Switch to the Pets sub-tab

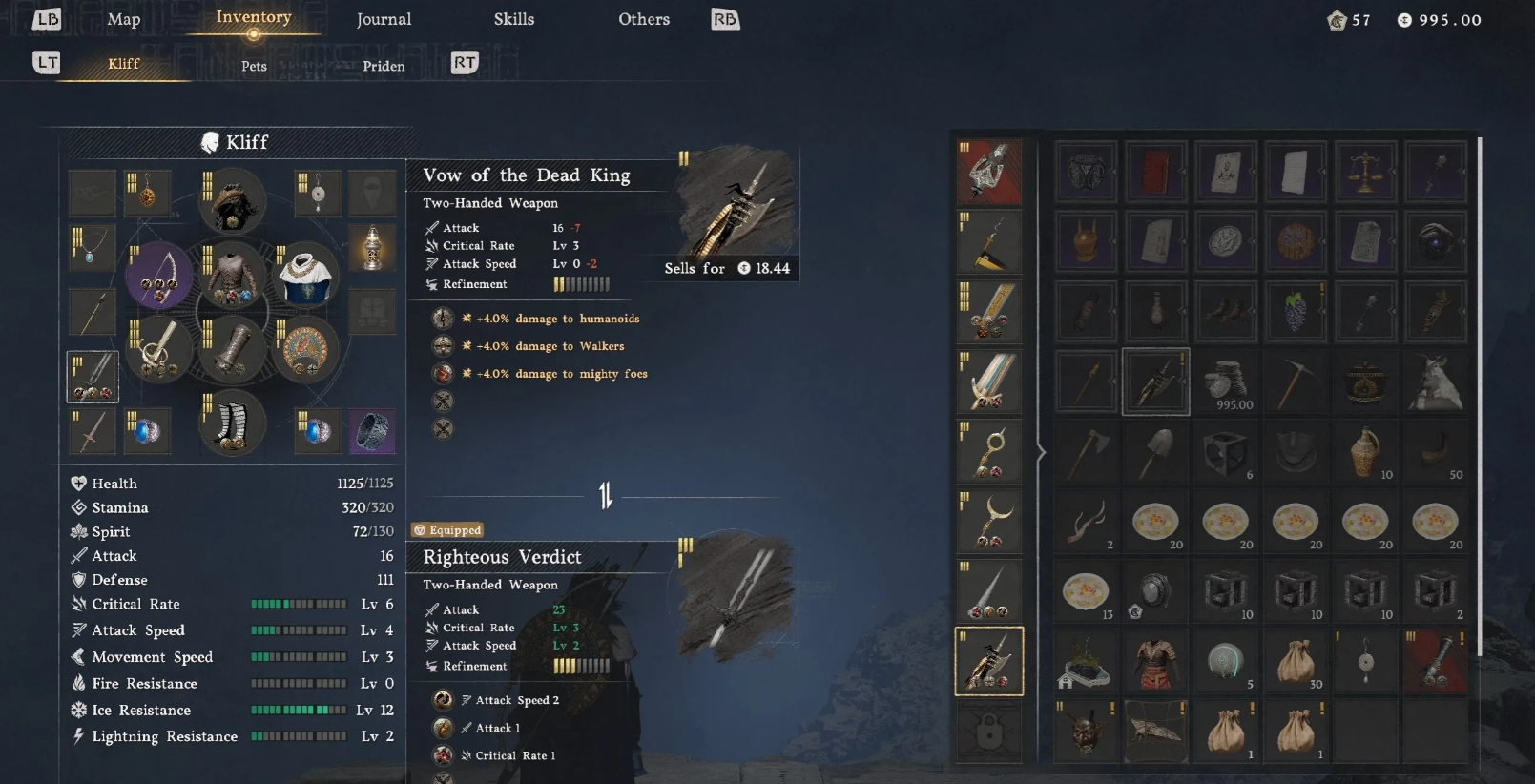[254, 66]
